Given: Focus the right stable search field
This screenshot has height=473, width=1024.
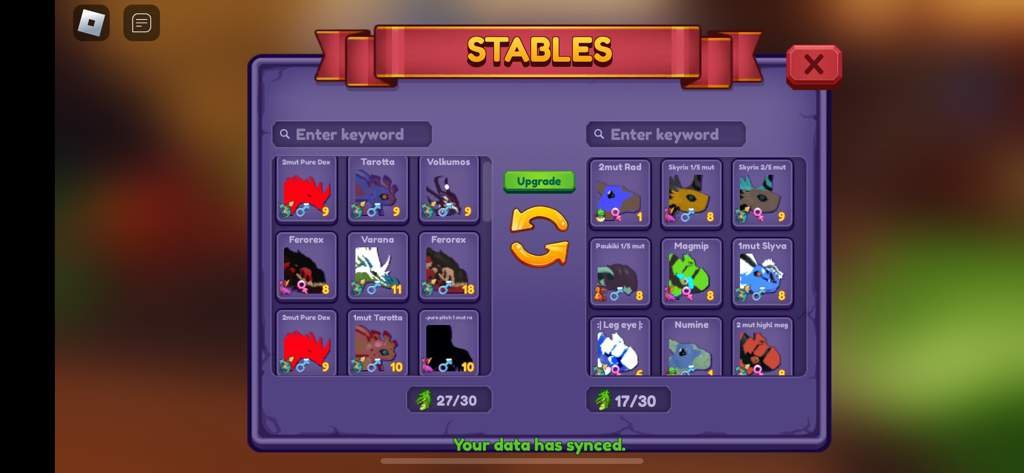Looking at the screenshot, I should [666, 134].
